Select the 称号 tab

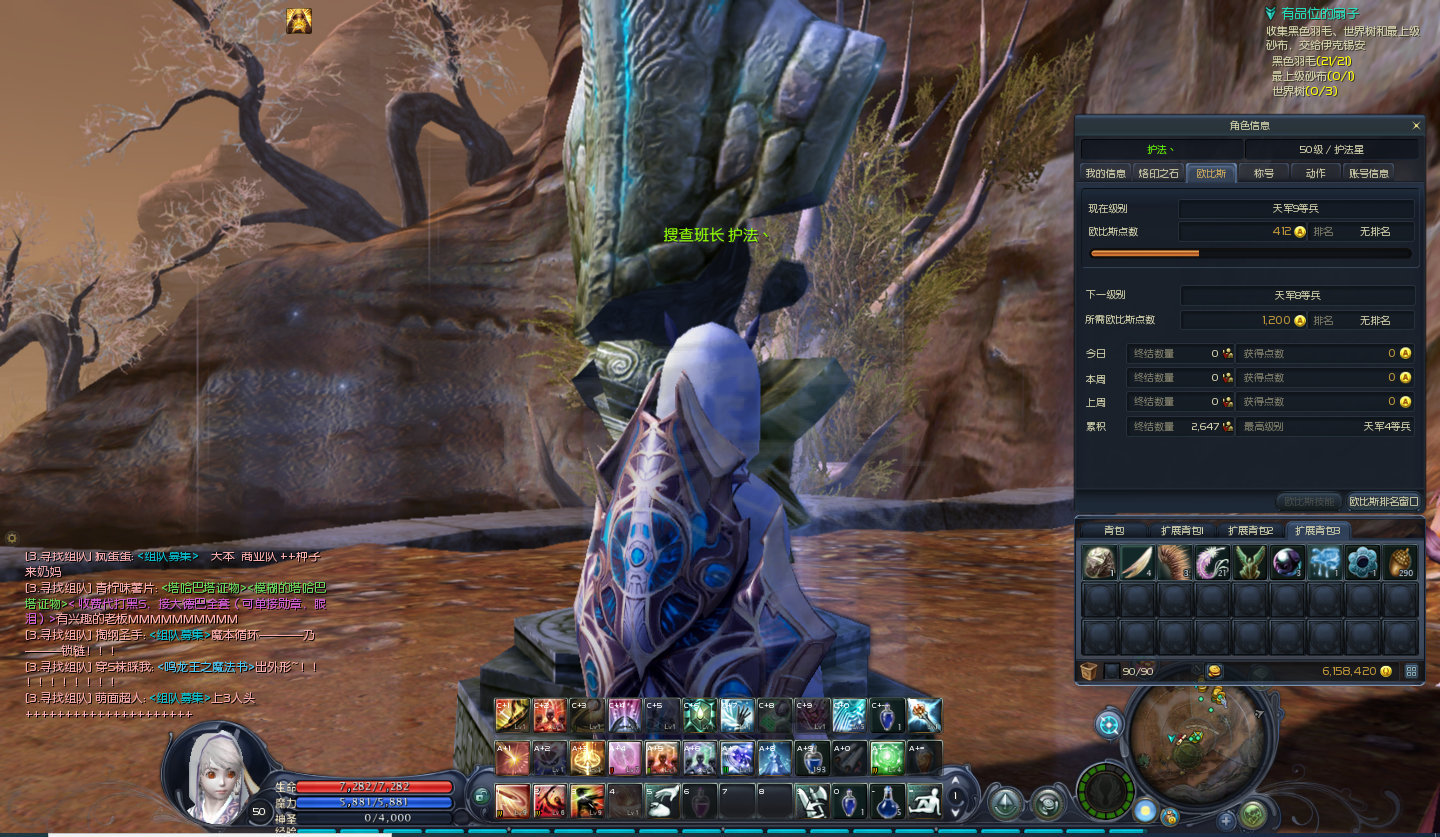1264,173
